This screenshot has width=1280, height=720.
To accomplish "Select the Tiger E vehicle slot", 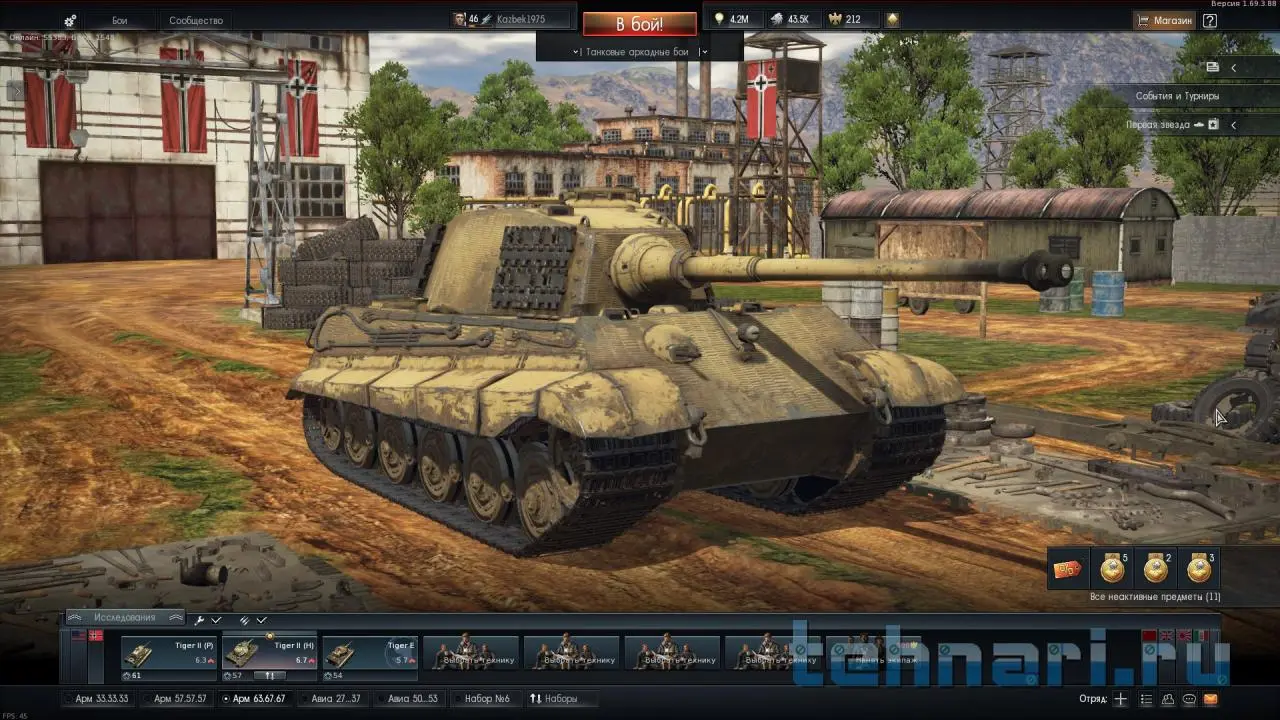I will click(370, 653).
